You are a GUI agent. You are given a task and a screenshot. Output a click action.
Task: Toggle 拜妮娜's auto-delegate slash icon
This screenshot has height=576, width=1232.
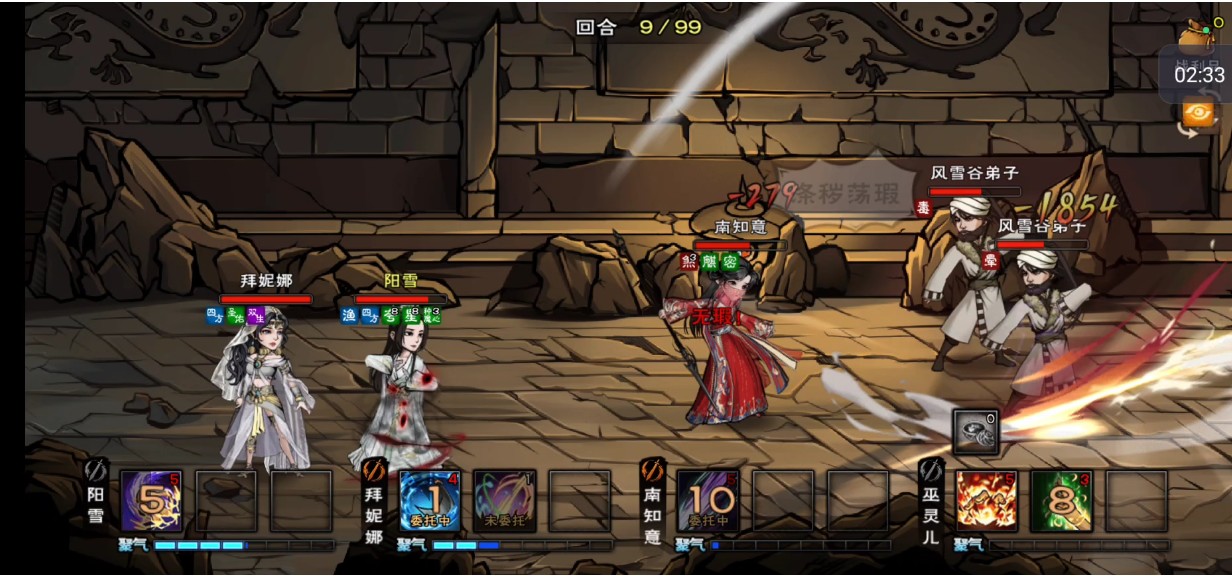click(x=374, y=468)
